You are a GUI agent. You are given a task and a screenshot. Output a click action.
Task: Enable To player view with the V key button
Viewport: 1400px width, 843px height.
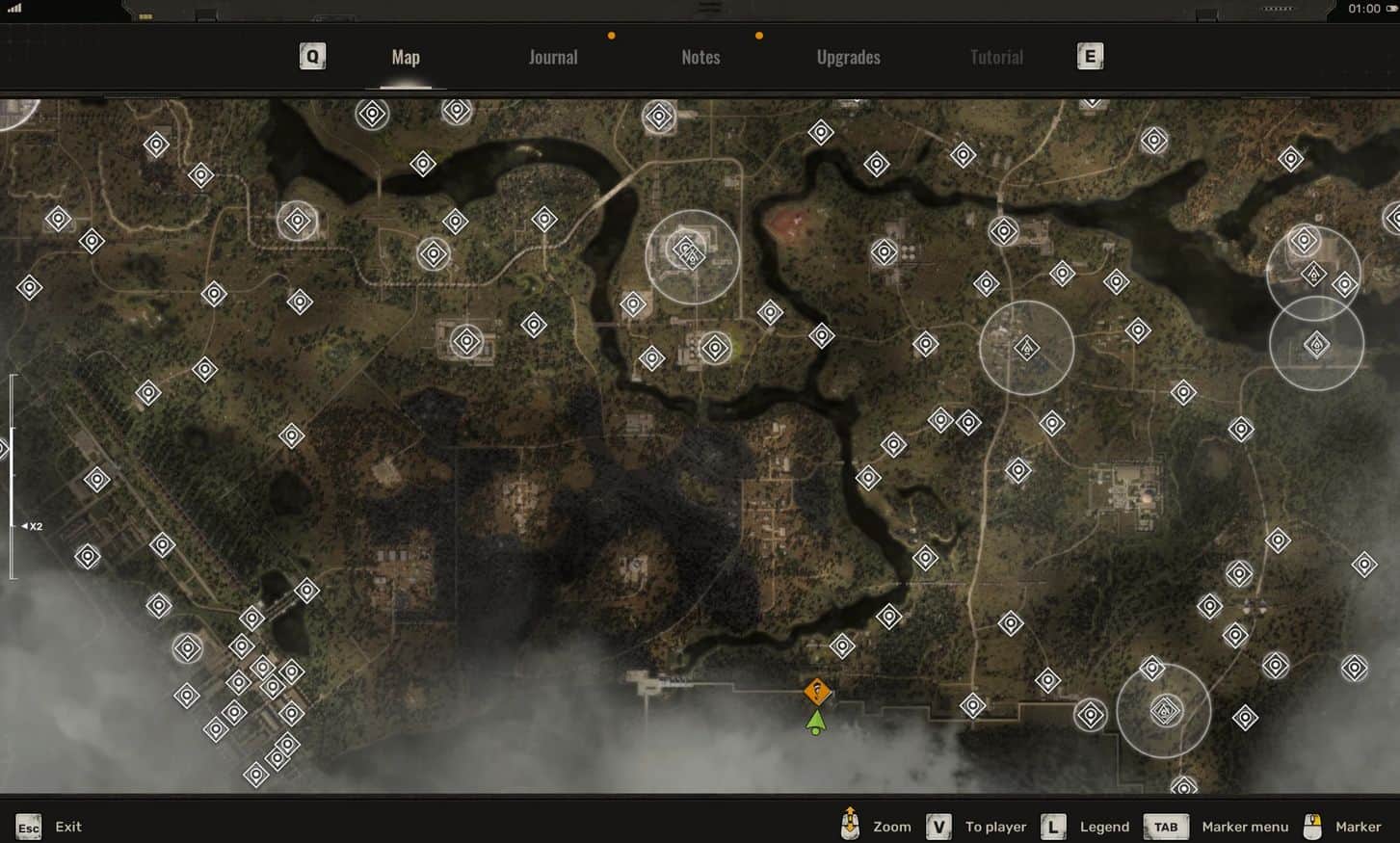[x=938, y=826]
